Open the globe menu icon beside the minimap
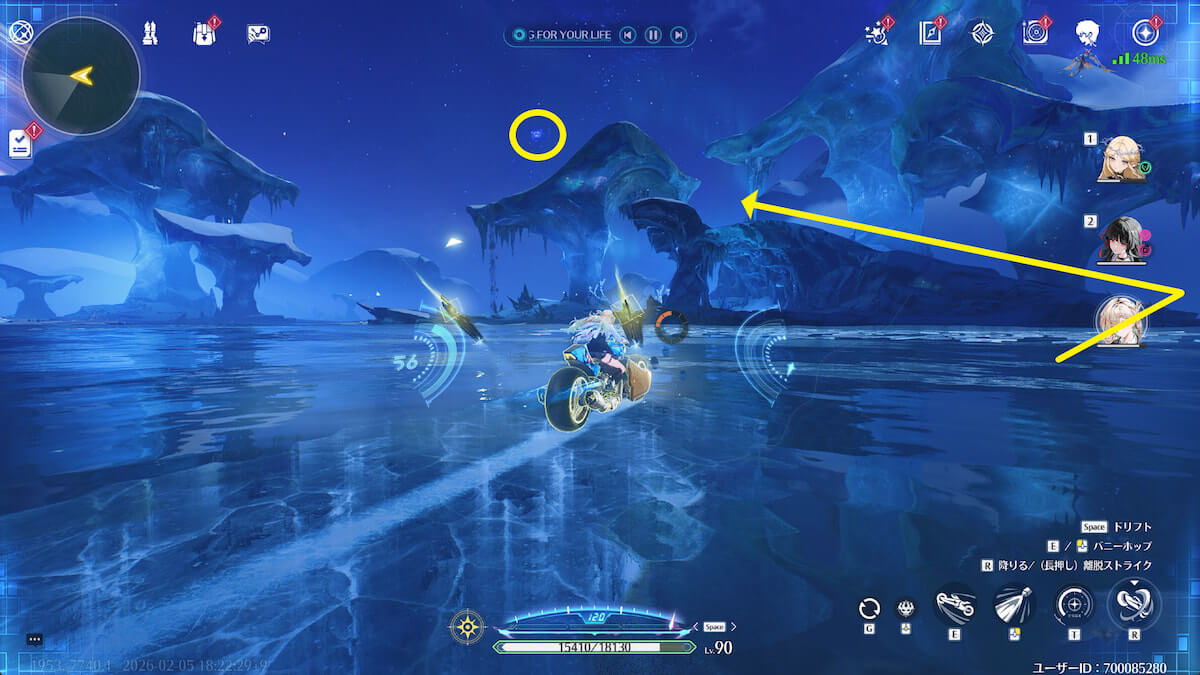Screen dimensions: 1200x675 click(x=19, y=31)
